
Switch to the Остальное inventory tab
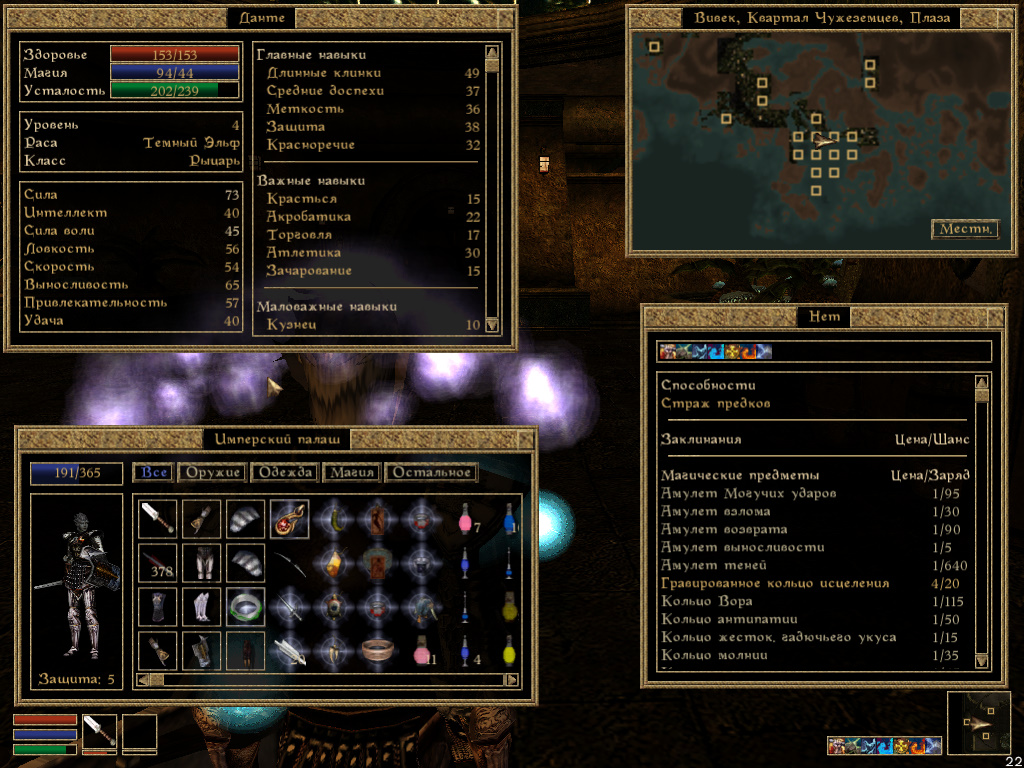pos(431,473)
